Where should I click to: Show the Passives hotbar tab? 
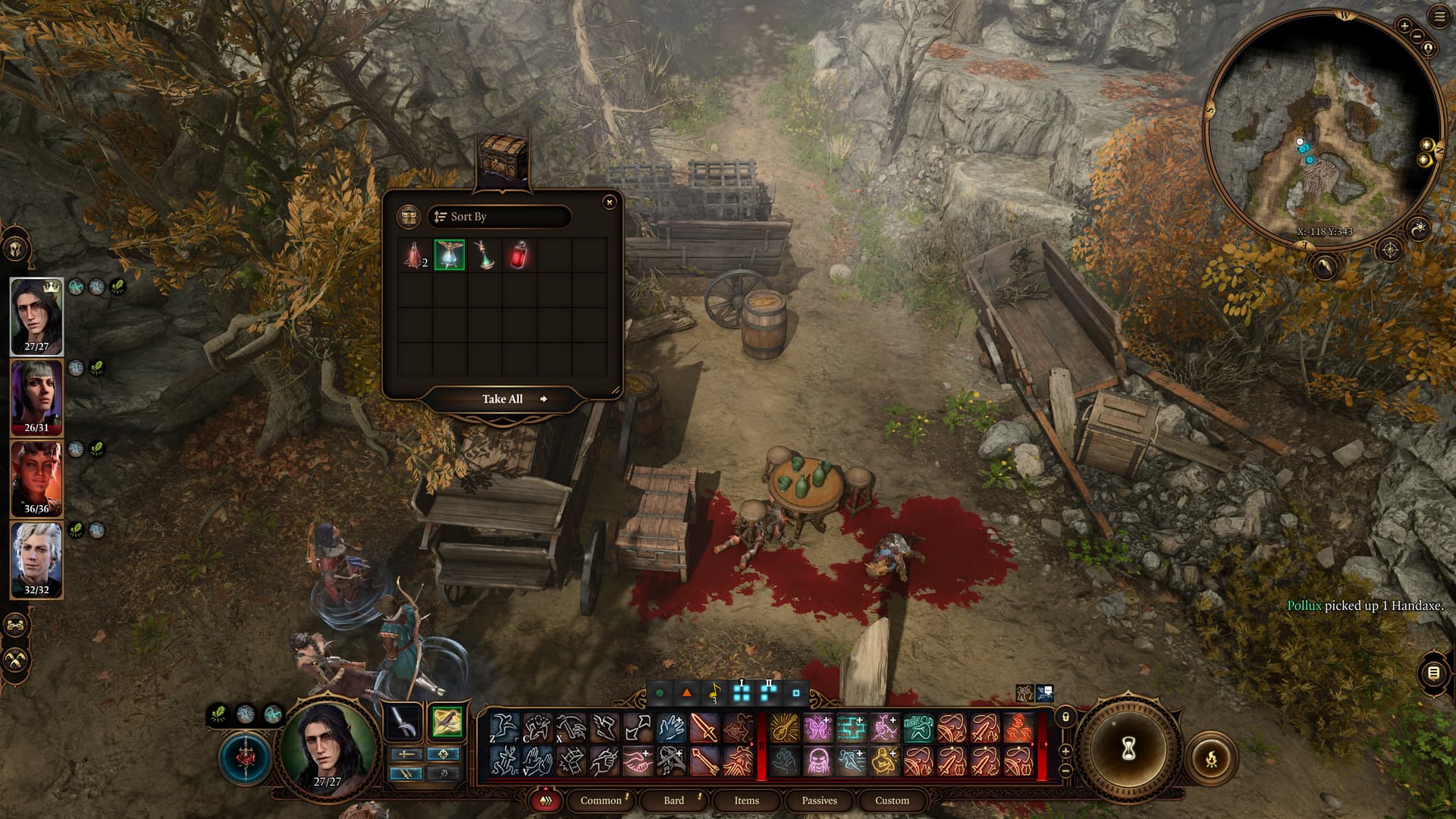coord(819,800)
